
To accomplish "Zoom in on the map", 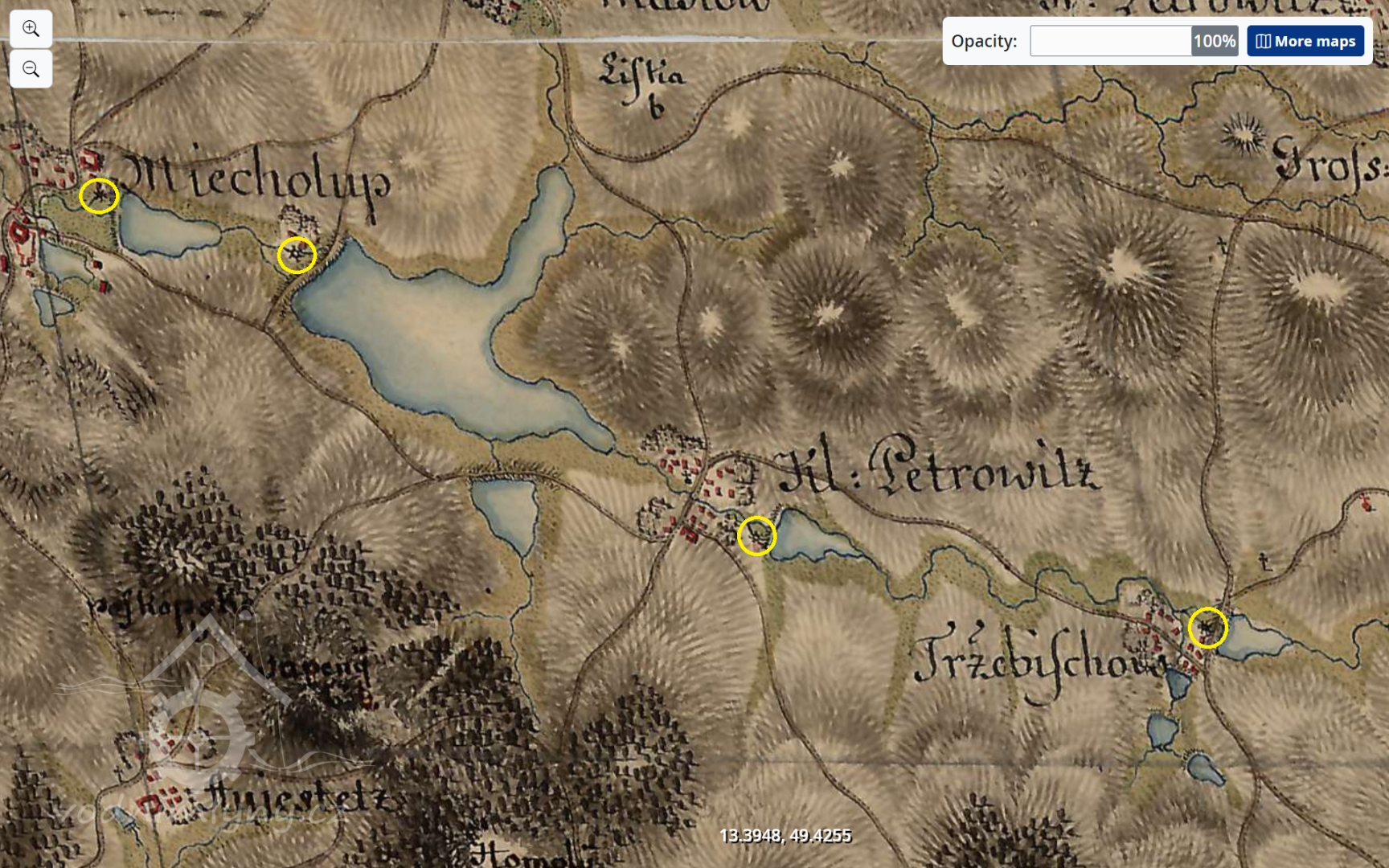I will click(31, 29).
